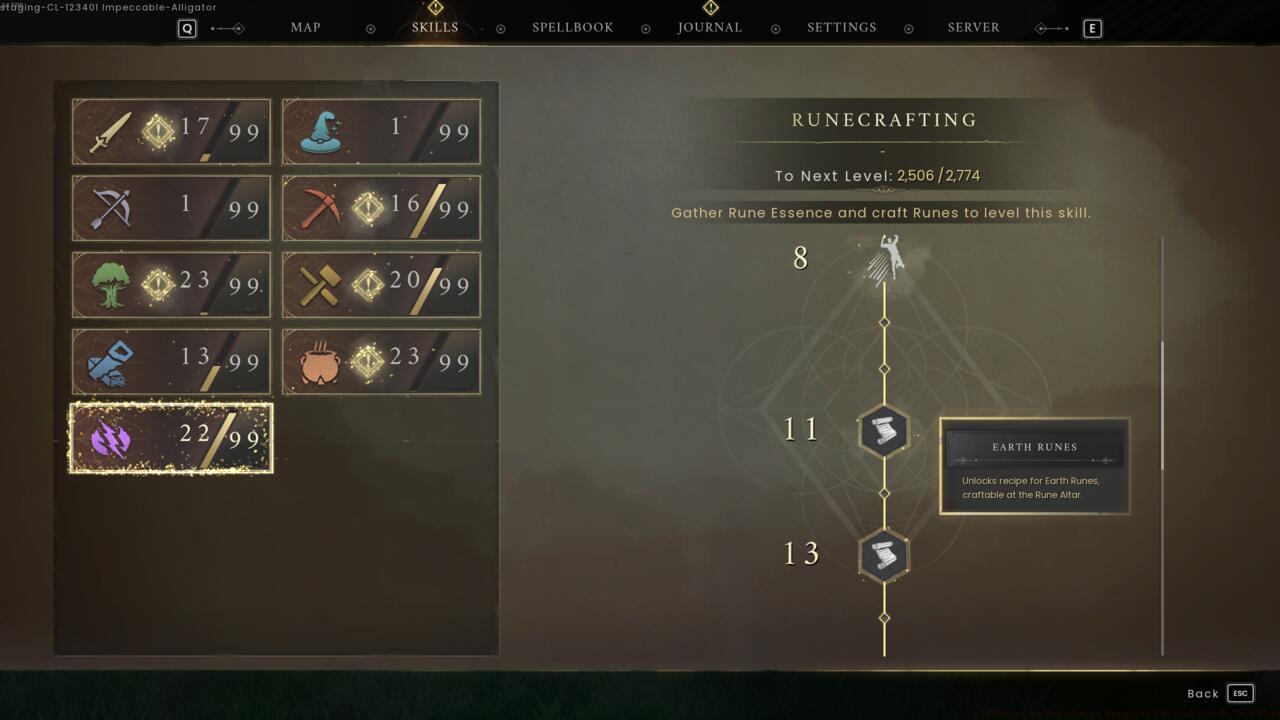The height and width of the screenshot is (720, 1280).
Task: Open the JOURNAL
Action: click(710, 27)
